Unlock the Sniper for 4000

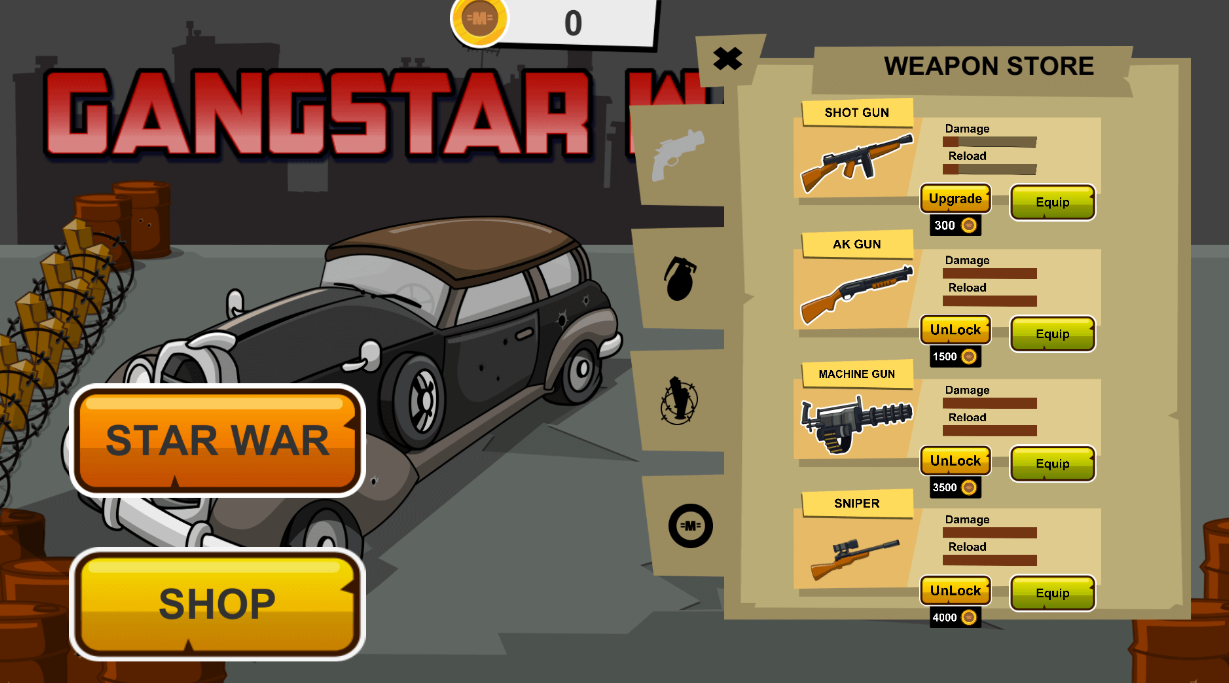point(955,591)
